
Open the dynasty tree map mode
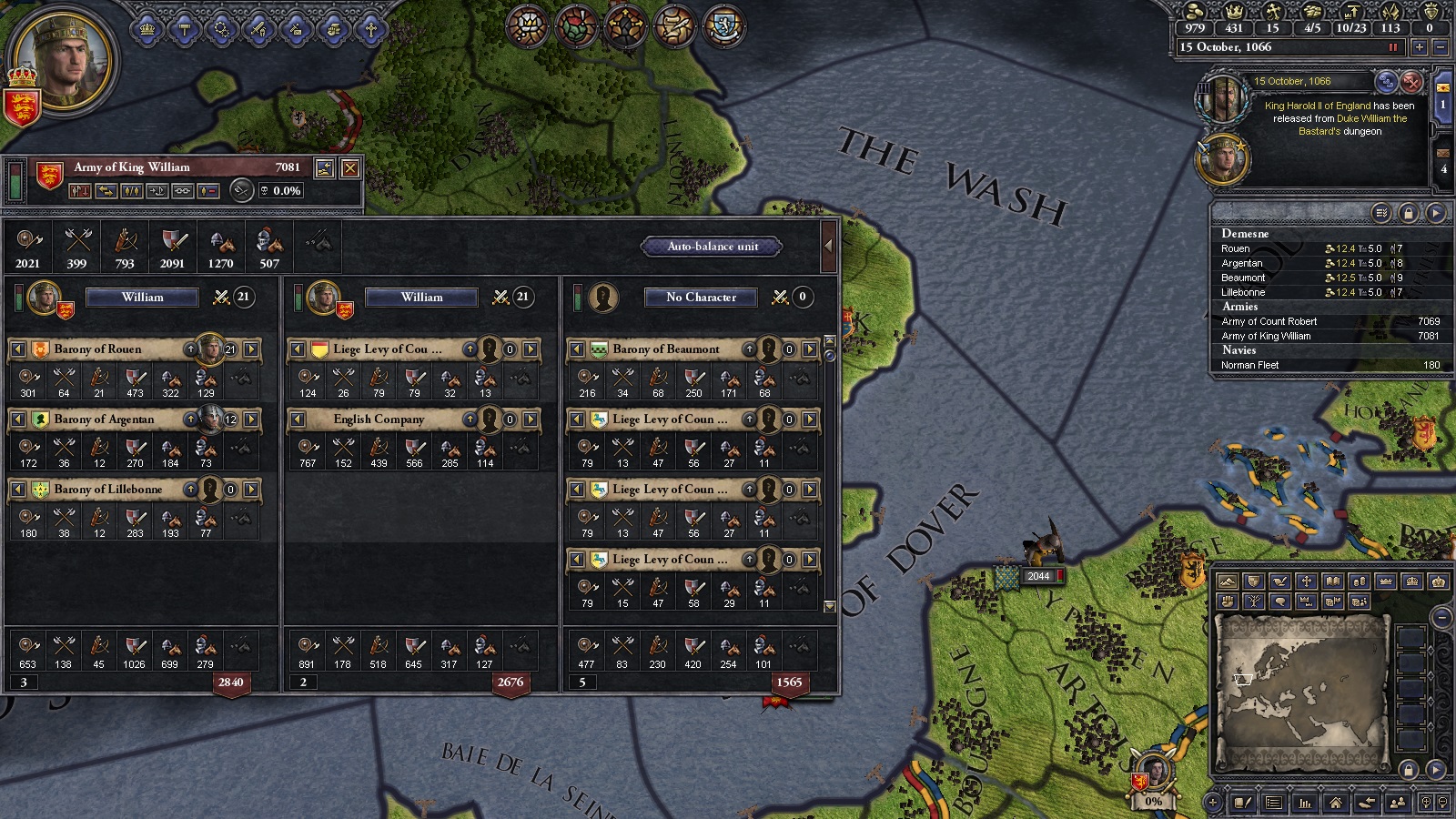(1254, 602)
